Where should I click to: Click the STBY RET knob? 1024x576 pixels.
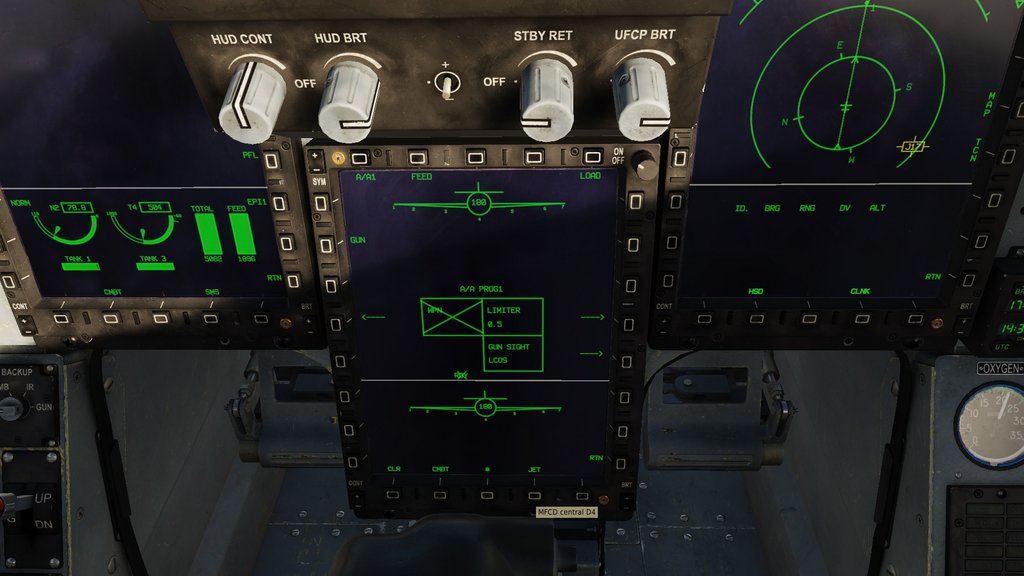pyautogui.click(x=546, y=97)
